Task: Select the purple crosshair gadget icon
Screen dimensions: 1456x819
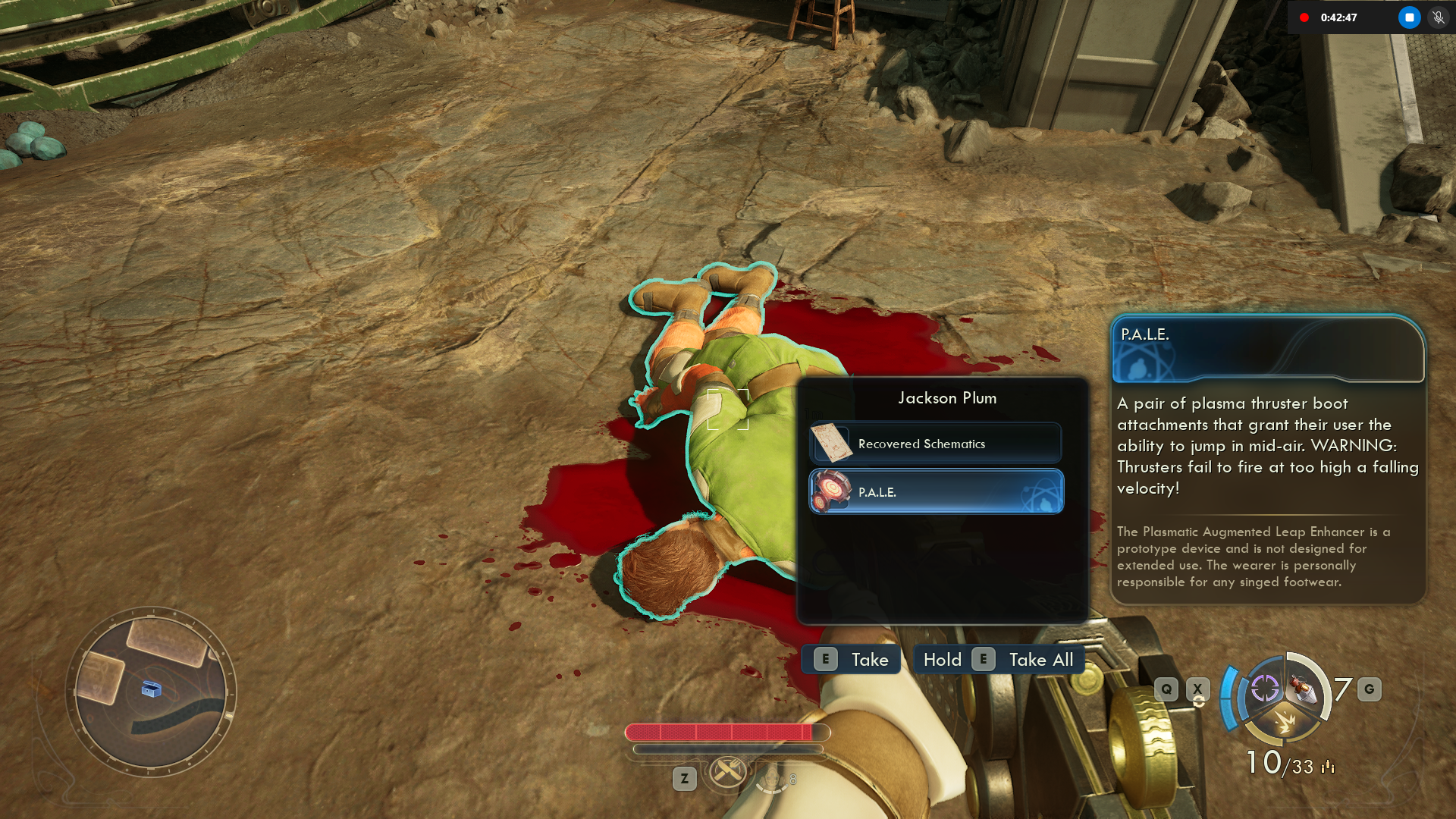Action: click(x=1264, y=689)
